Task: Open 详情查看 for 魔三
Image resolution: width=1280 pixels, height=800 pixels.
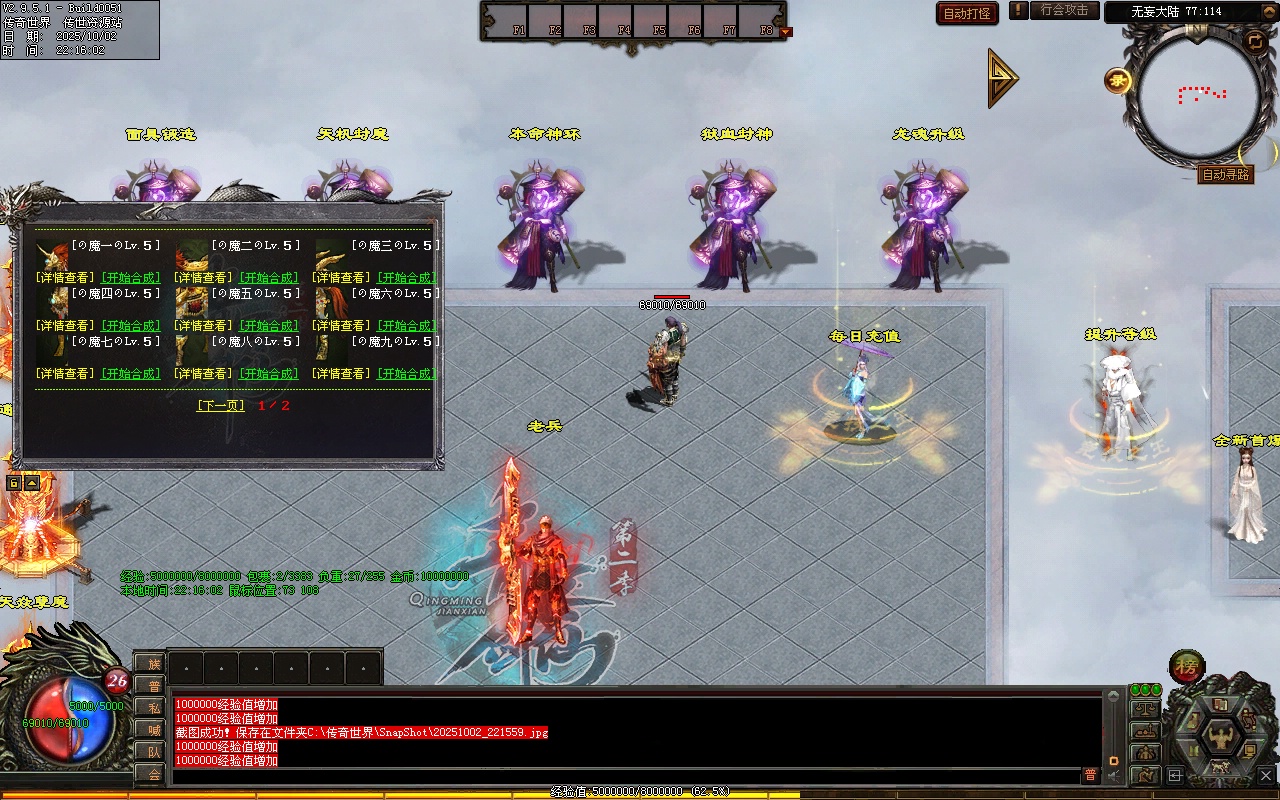Action: (345, 278)
